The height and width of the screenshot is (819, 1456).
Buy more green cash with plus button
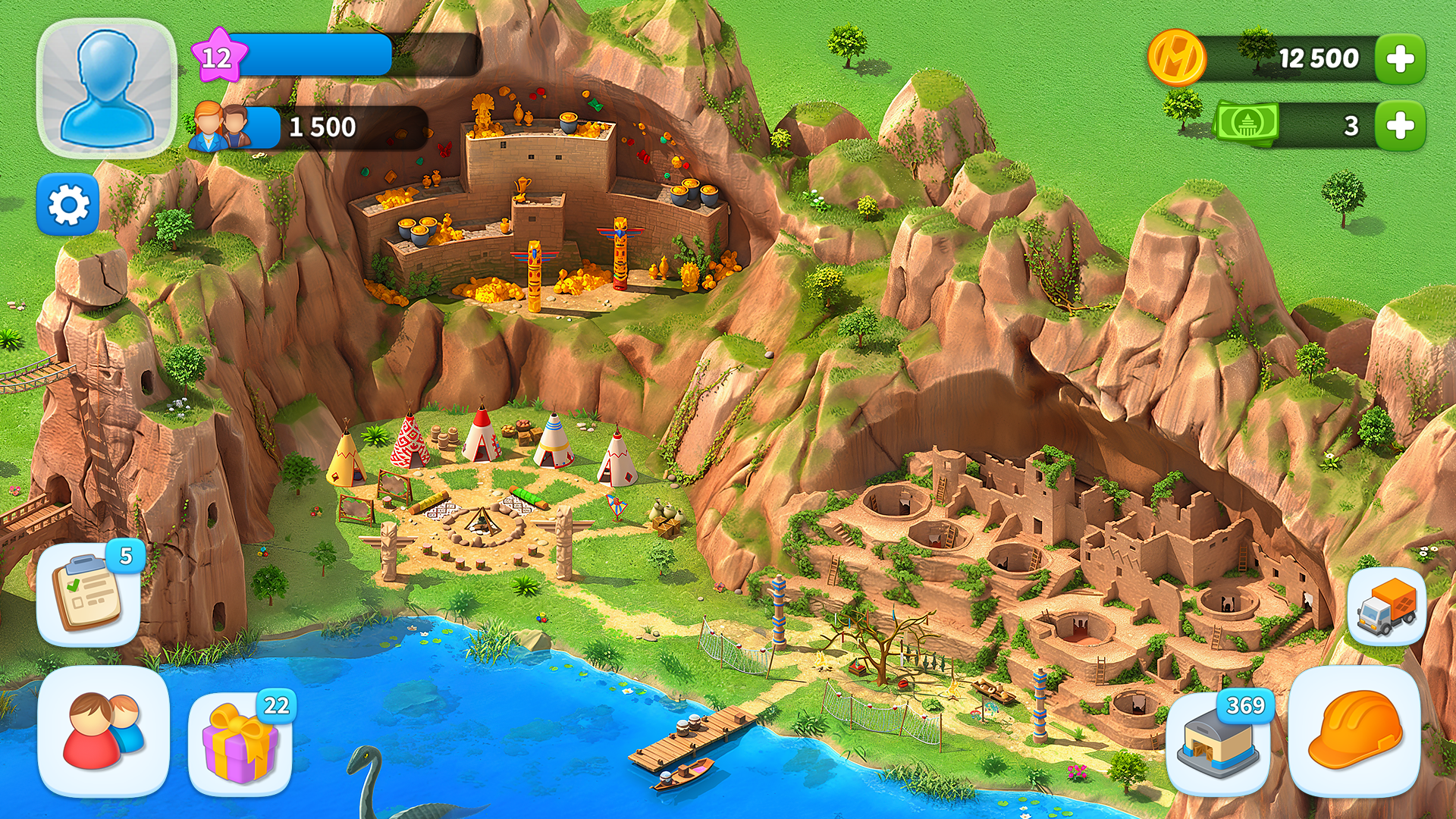click(1400, 126)
